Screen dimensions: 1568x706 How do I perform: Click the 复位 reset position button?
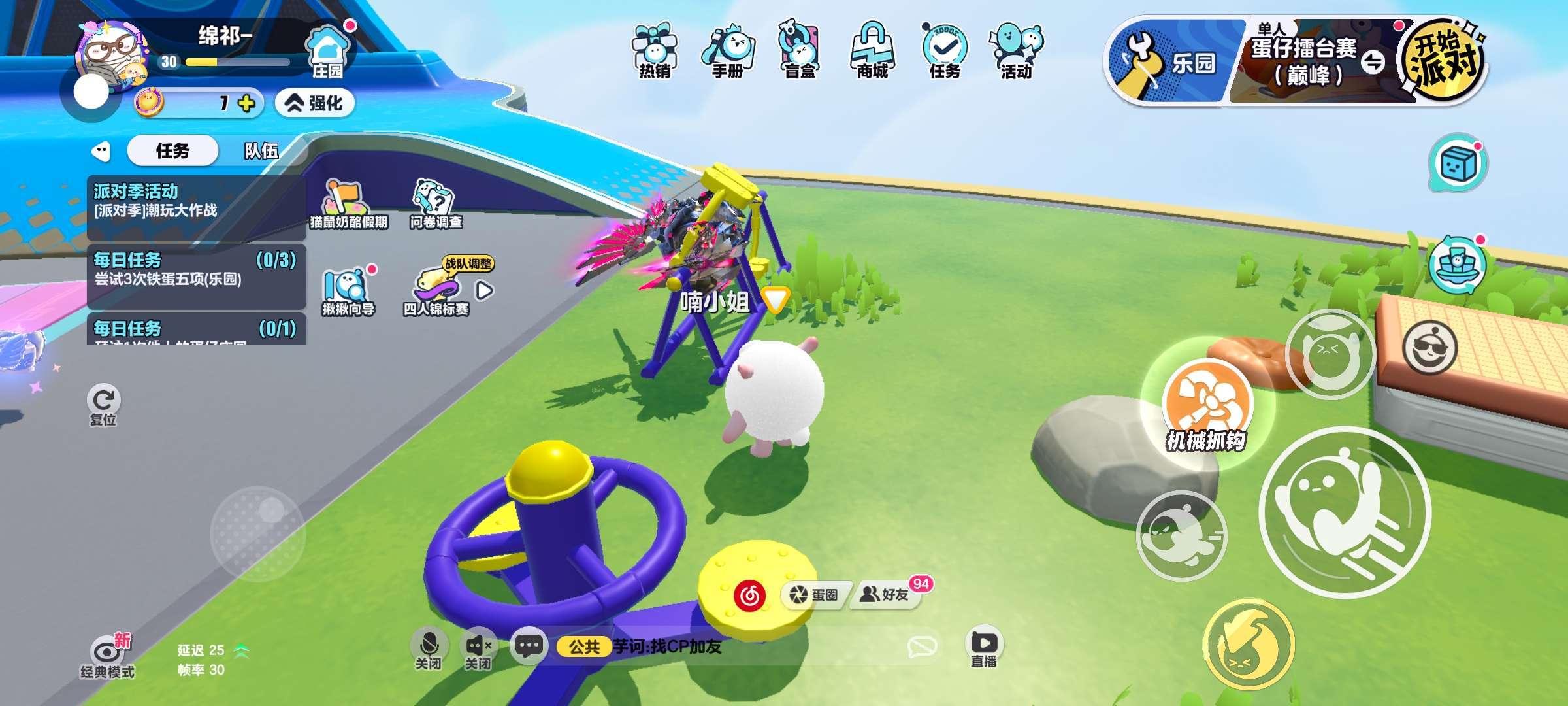[x=103, y=405]
